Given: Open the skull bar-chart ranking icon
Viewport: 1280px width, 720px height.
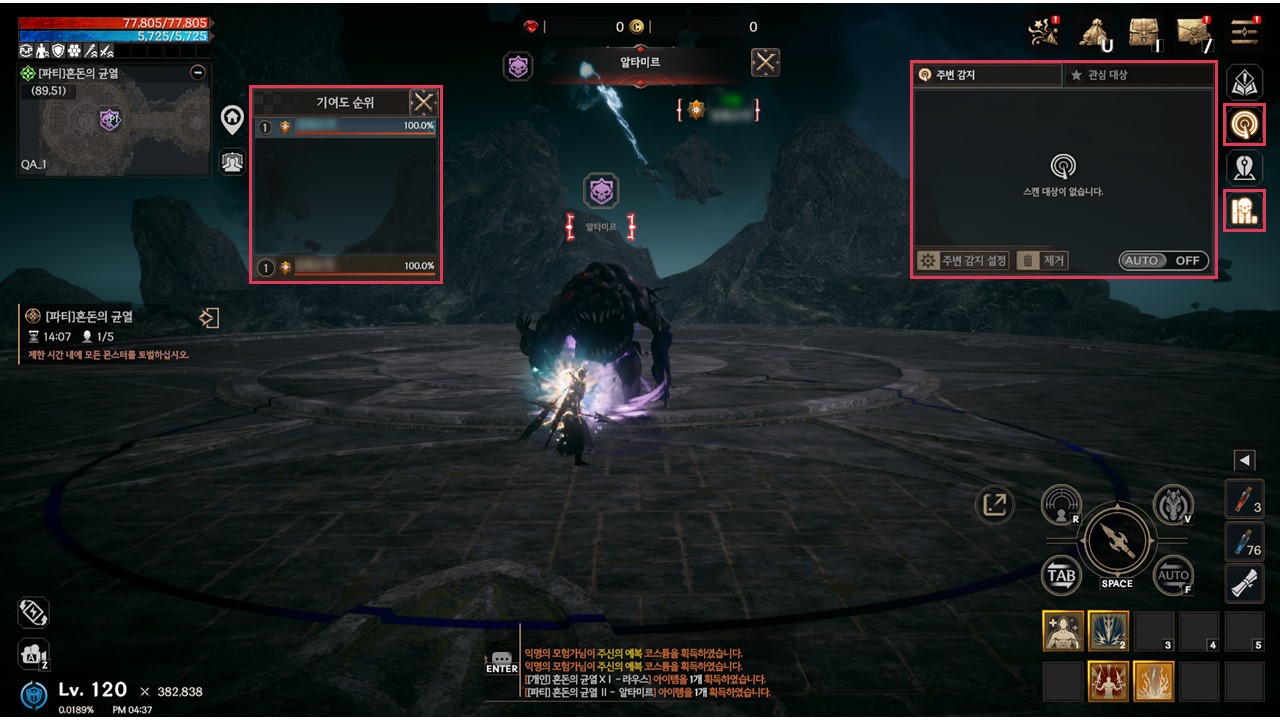Looking at the screenshot, I should [x=1244, y=210].
